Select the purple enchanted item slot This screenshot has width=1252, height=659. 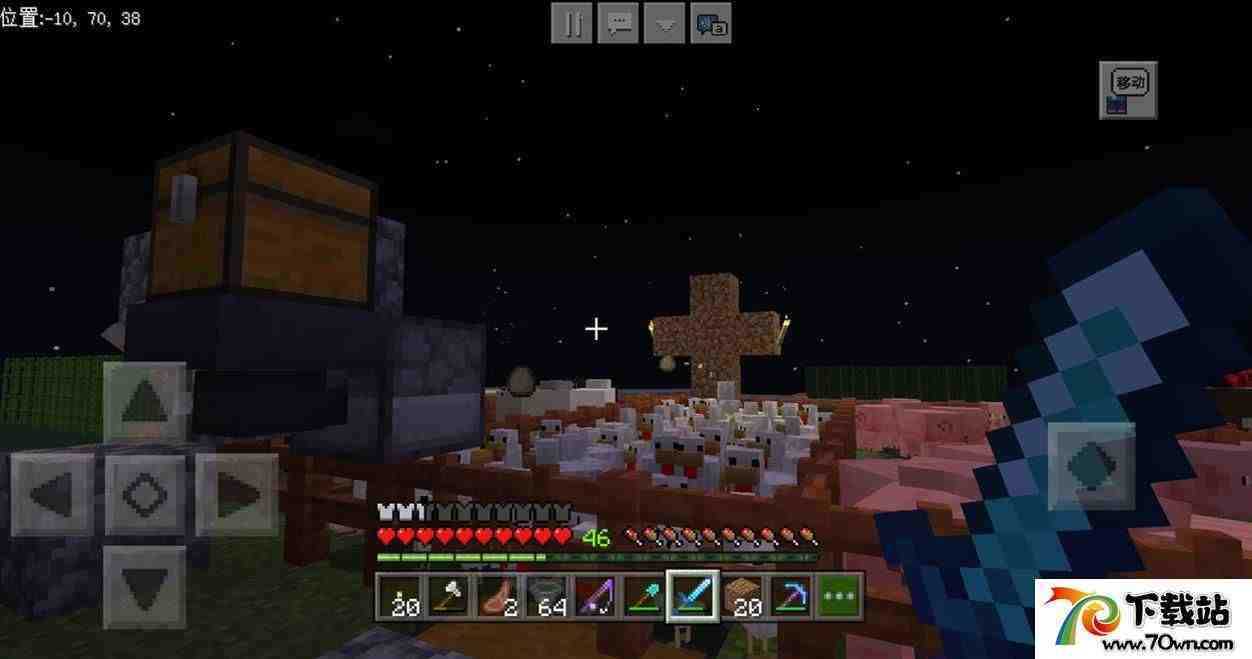point(595,597)
